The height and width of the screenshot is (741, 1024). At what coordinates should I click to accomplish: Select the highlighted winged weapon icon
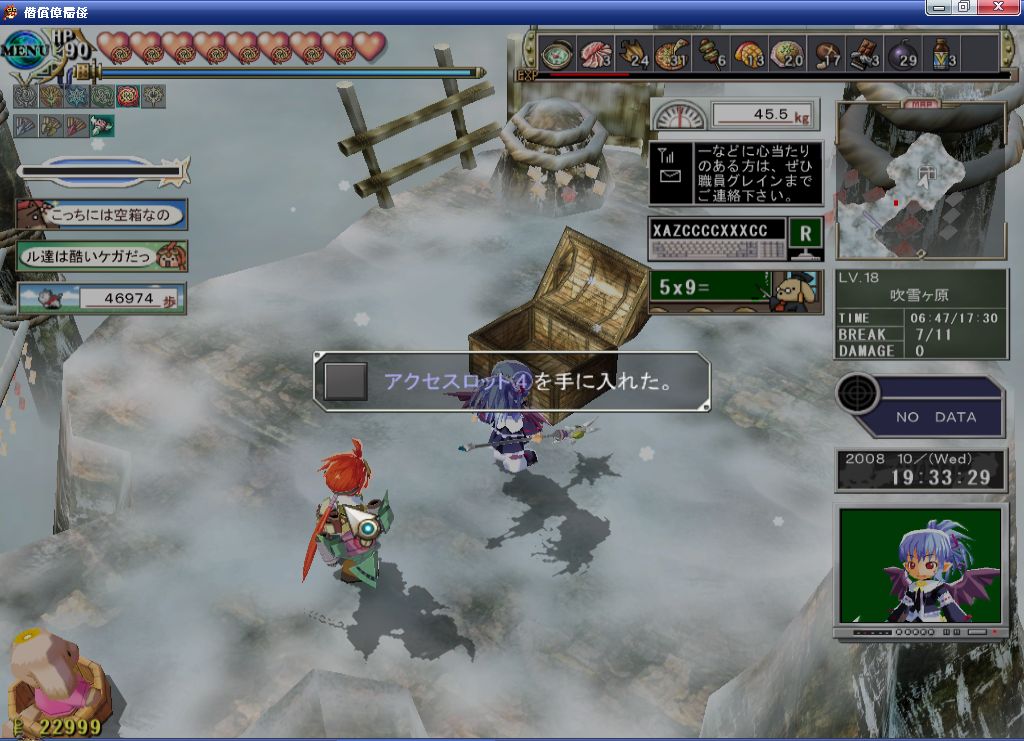point(102,125)
